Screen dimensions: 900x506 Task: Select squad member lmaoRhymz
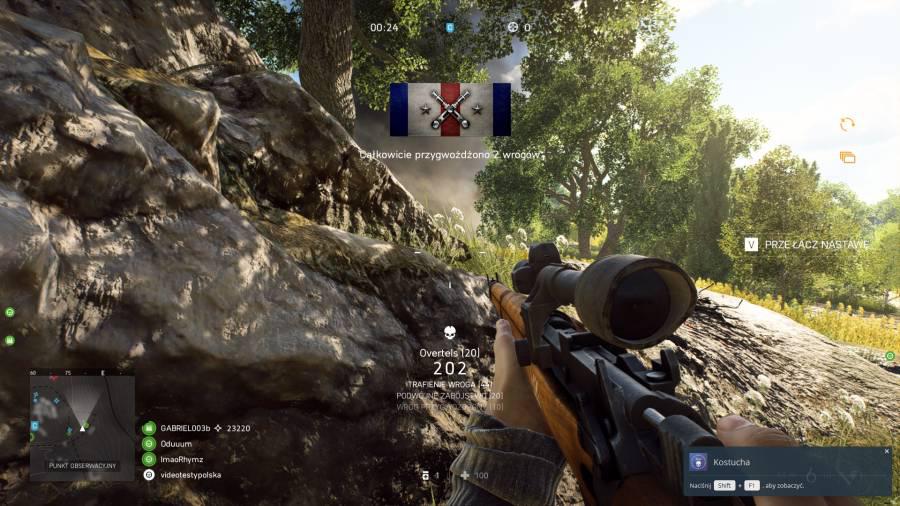pos(181,459)
